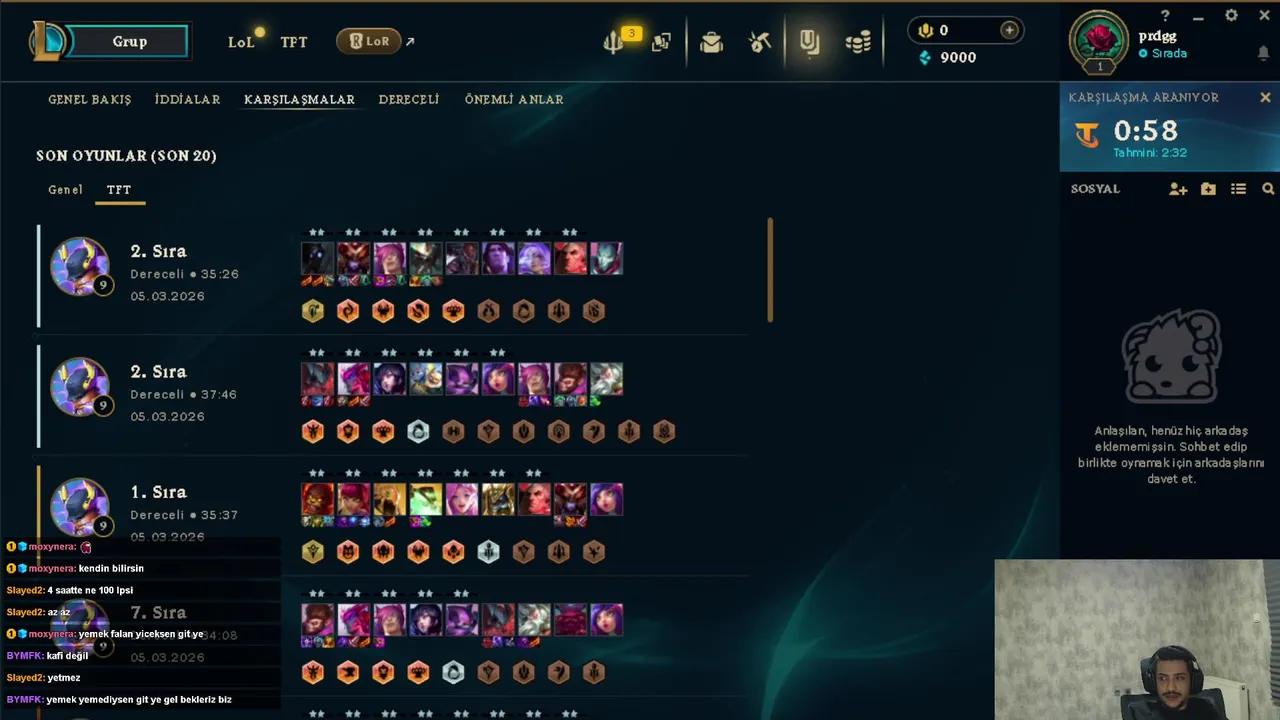Viewport: 1280px width, 720px height.
Task: Open the add friend icon in SOSYAL panel
Action: coord(1178,189)
